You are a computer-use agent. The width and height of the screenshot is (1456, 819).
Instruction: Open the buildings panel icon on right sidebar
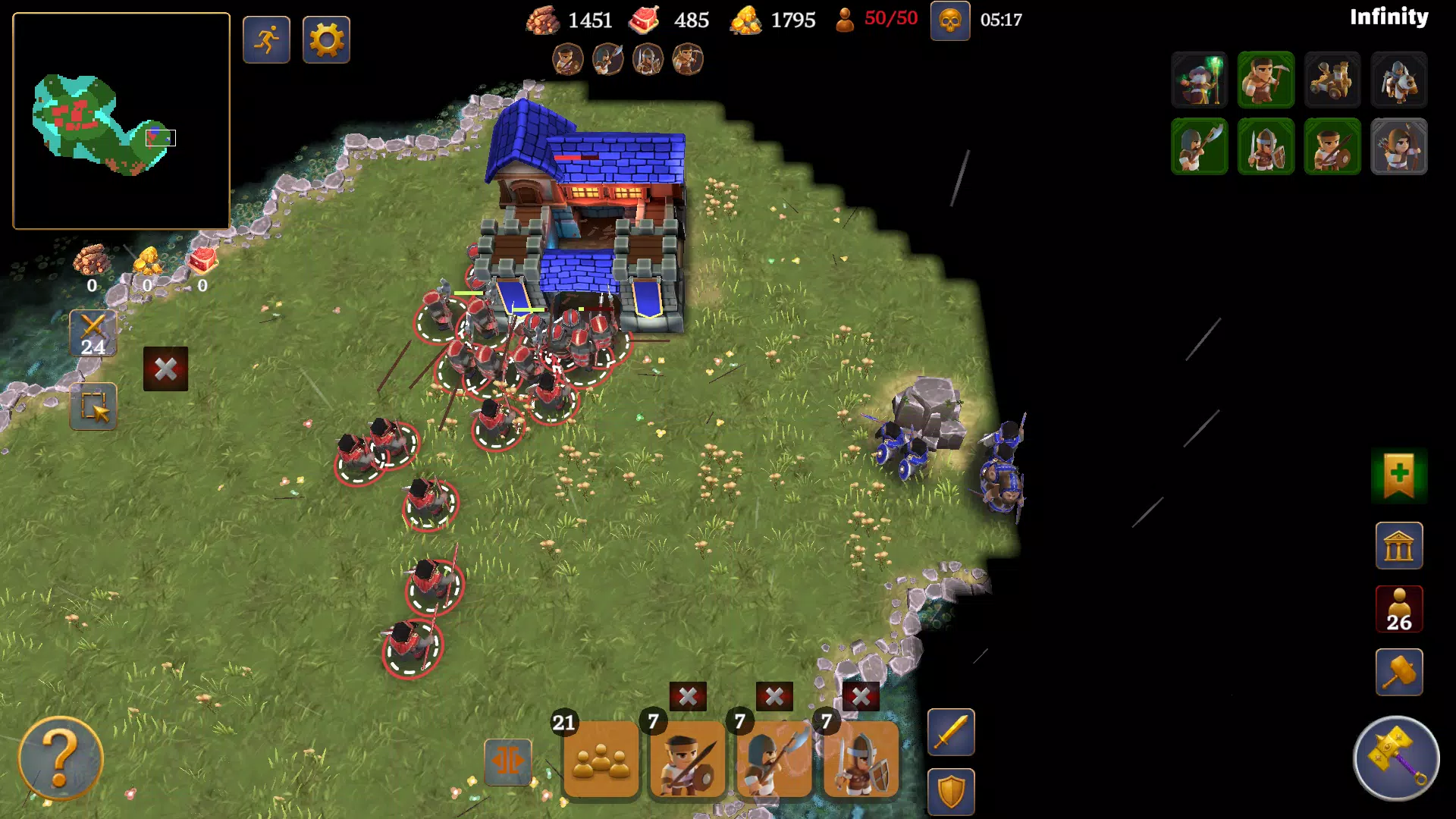pyautogui.click(x=1400, y=546)
